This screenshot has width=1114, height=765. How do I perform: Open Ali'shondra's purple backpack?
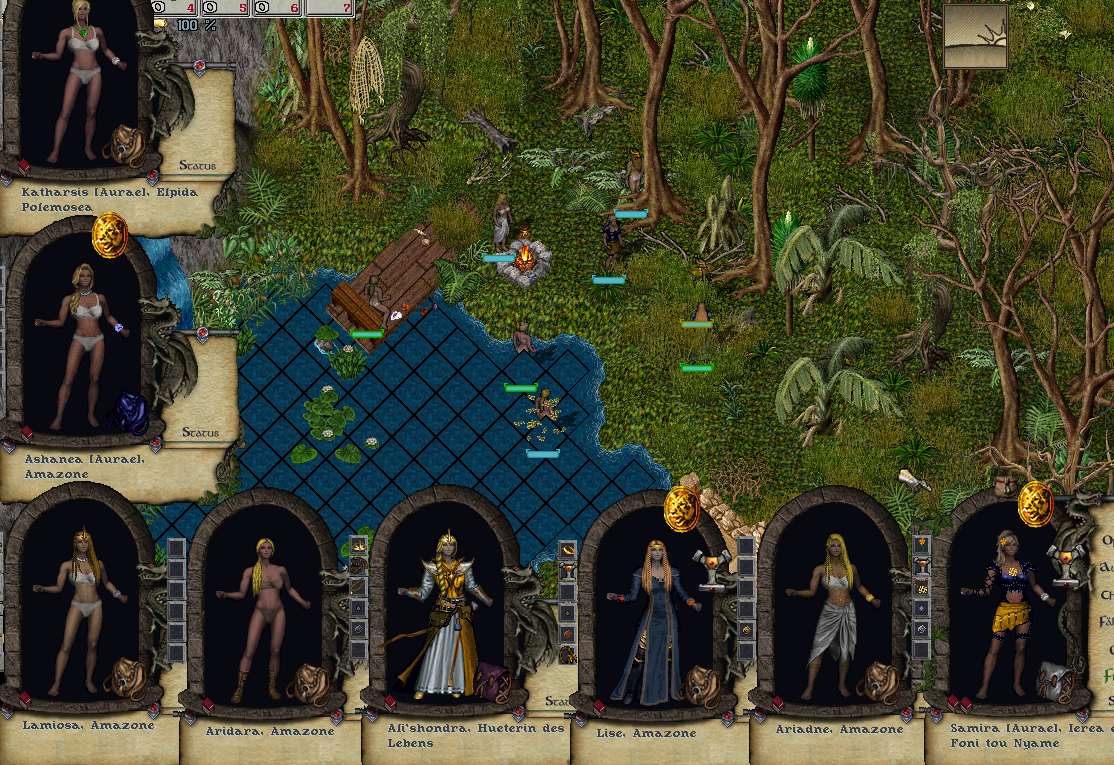[491, 682]
